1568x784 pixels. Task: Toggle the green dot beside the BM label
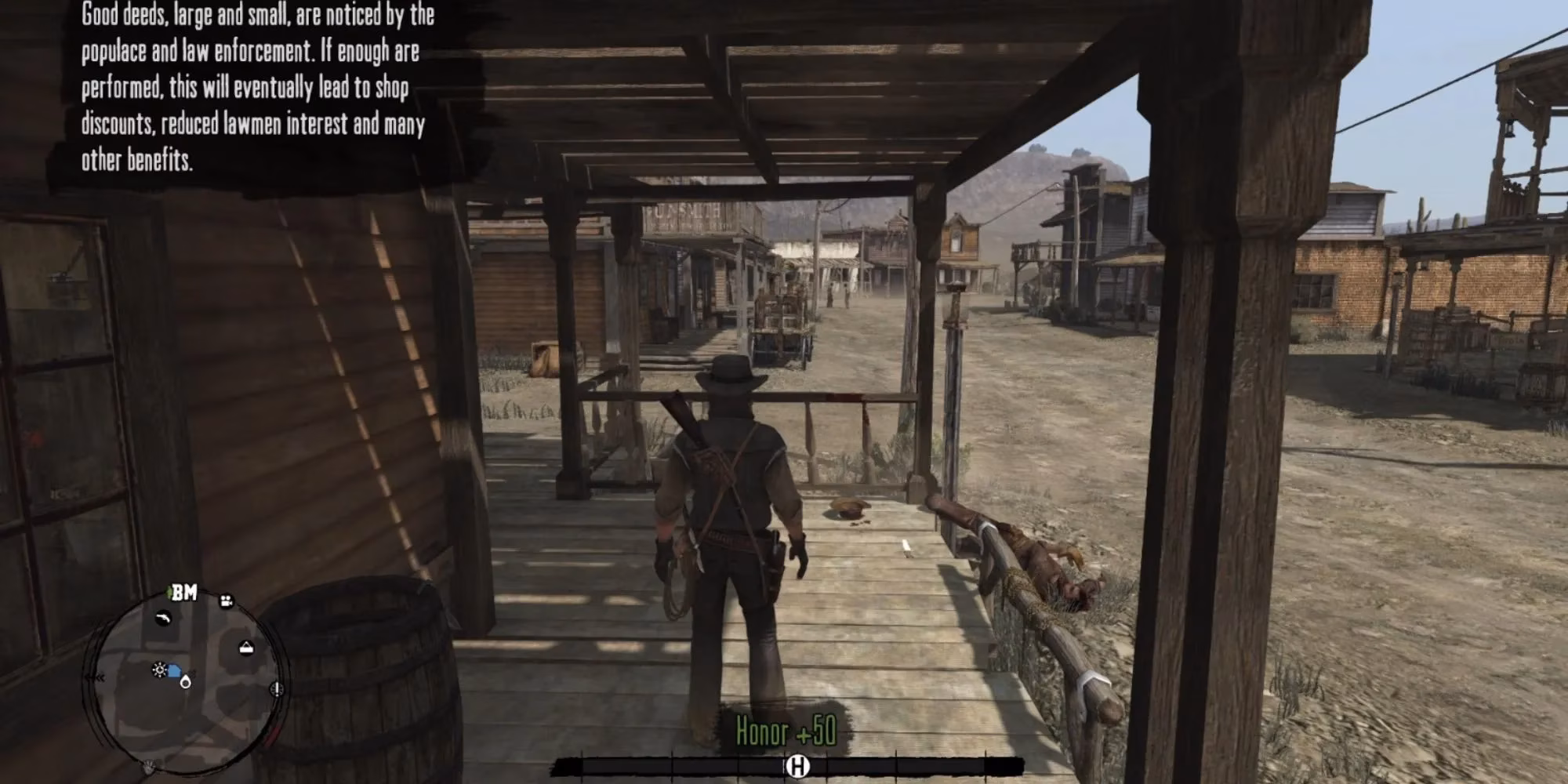[x=170, y=590]
